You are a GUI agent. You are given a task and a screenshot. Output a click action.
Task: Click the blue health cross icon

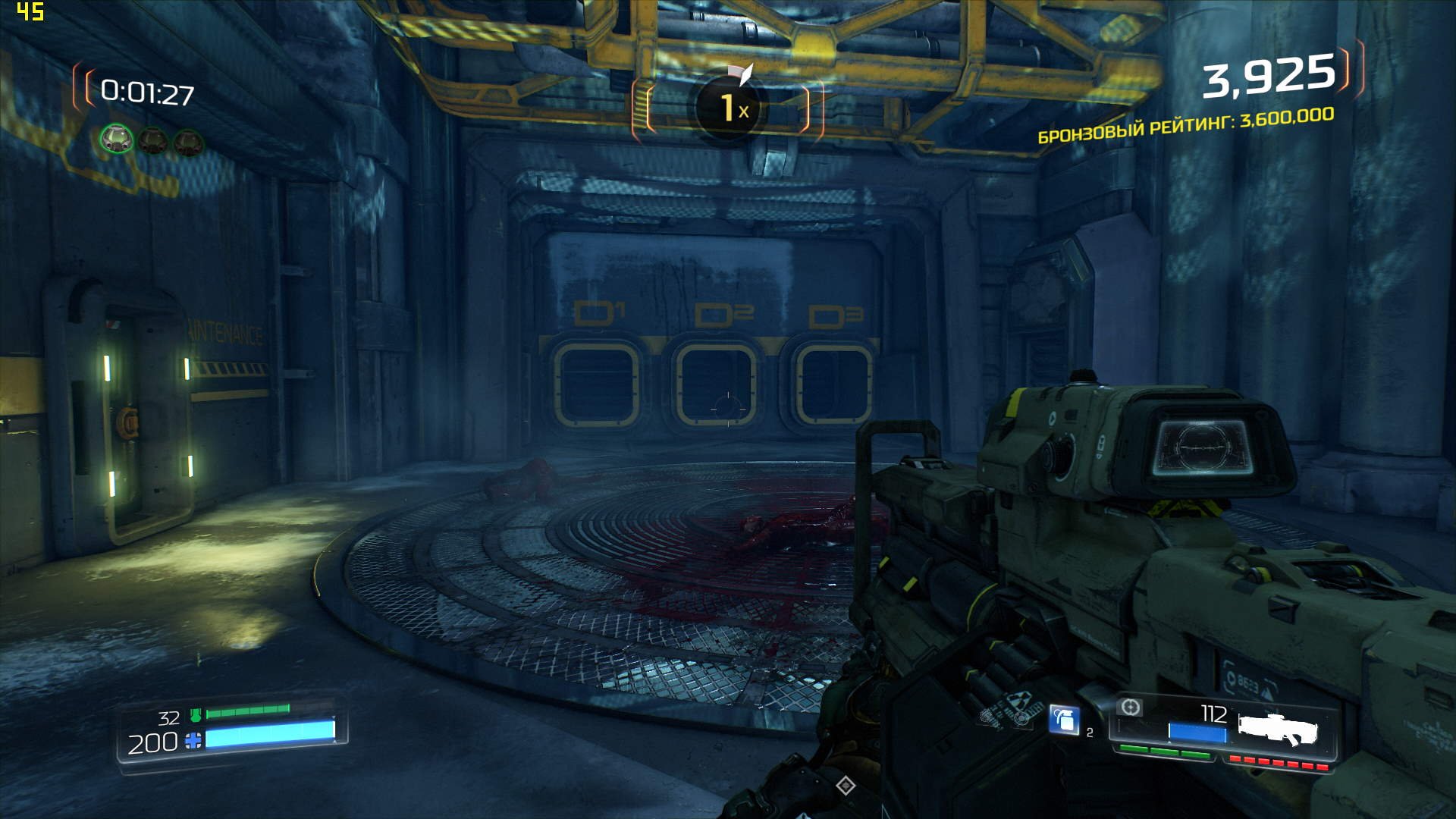pyautogui.click(x=193, y=741)
